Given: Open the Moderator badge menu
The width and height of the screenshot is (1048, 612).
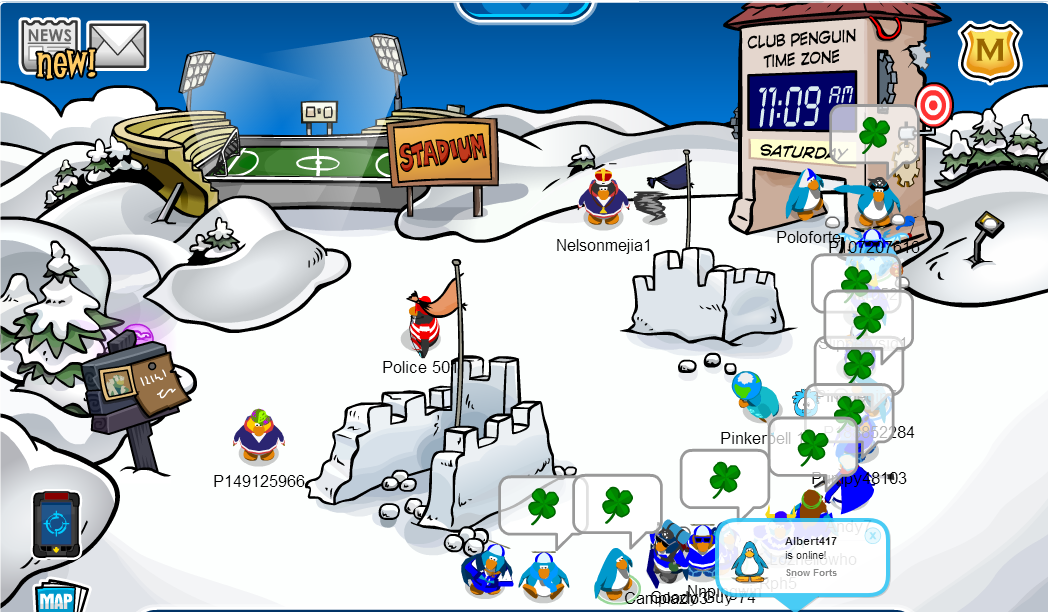Looking at the screenshot, I should pos(990,51).
